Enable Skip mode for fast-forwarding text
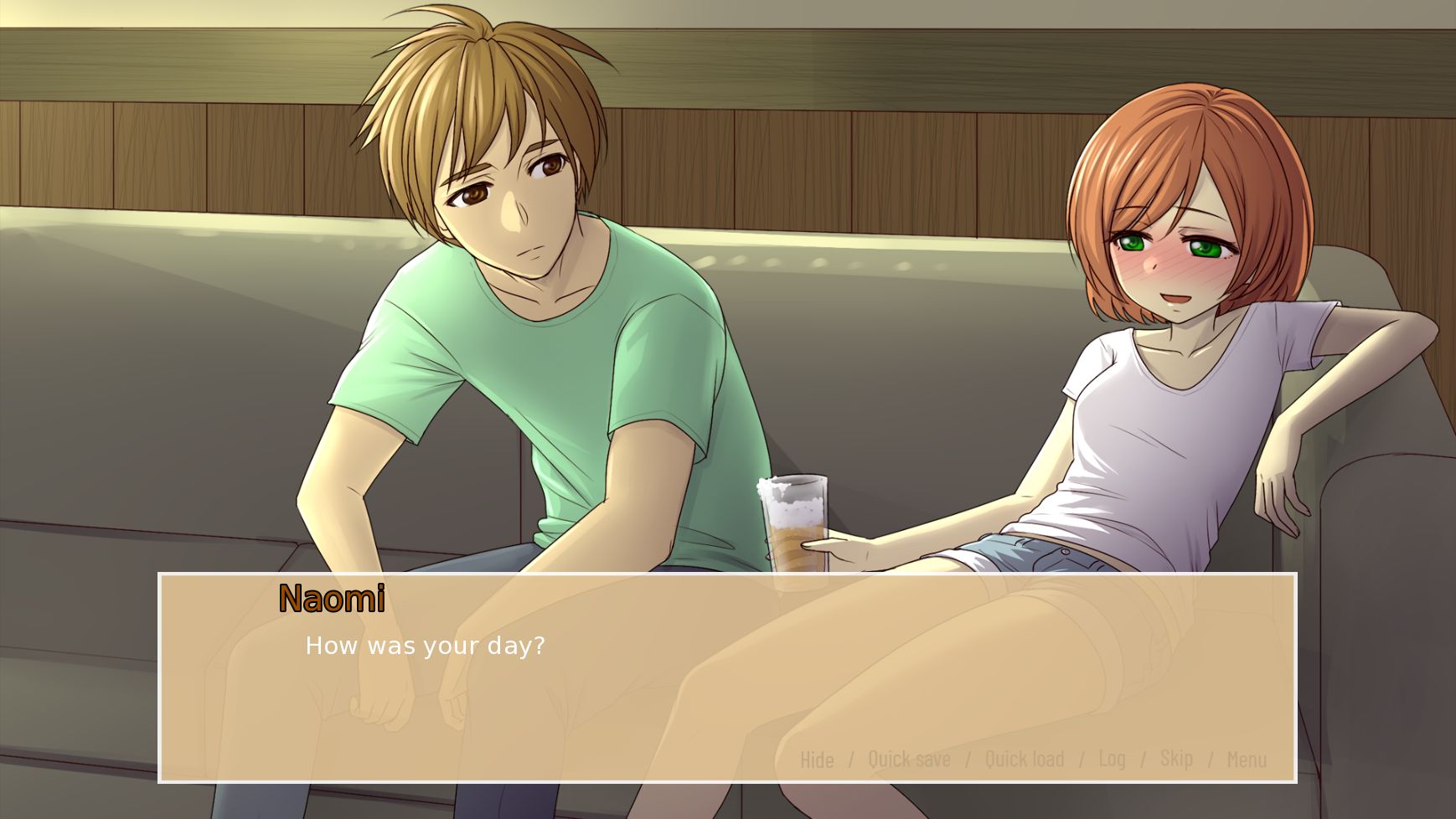The height and width of the screenshot is (819, 1456). tap(1177, 759)
